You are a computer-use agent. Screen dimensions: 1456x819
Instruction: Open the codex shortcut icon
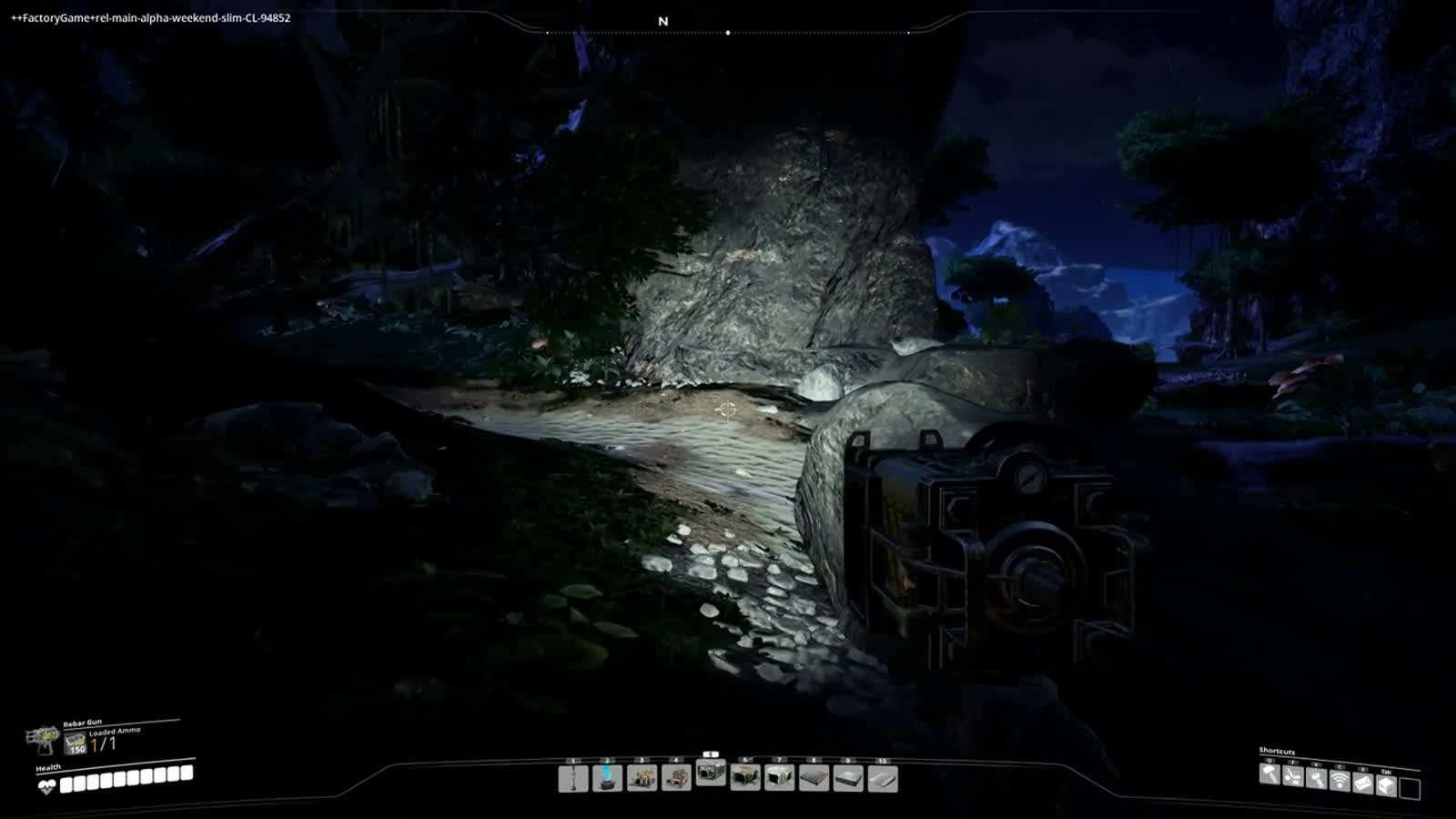tap(1363, 783)
